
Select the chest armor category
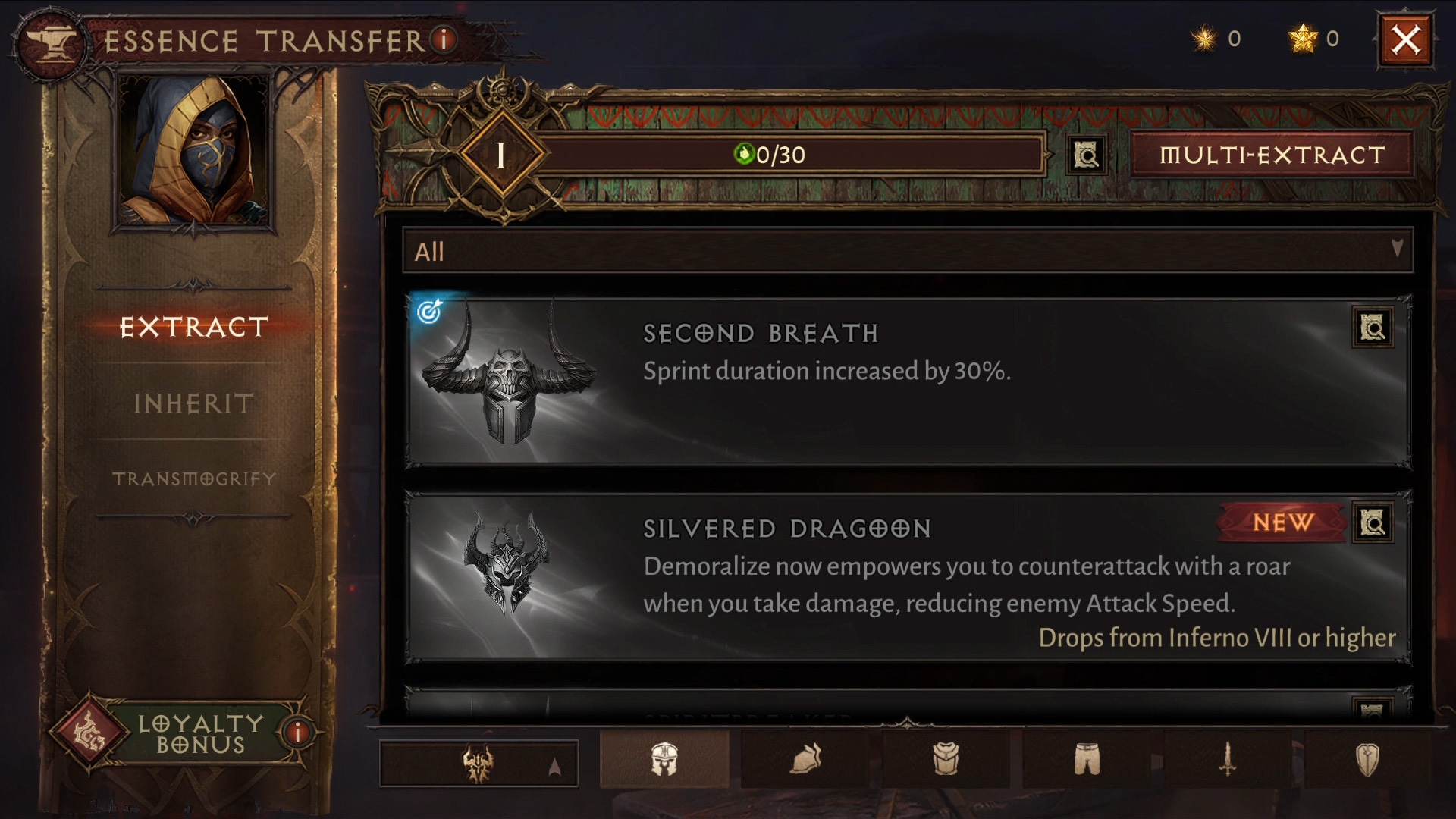pyautogui.click(x=946, y=759)
